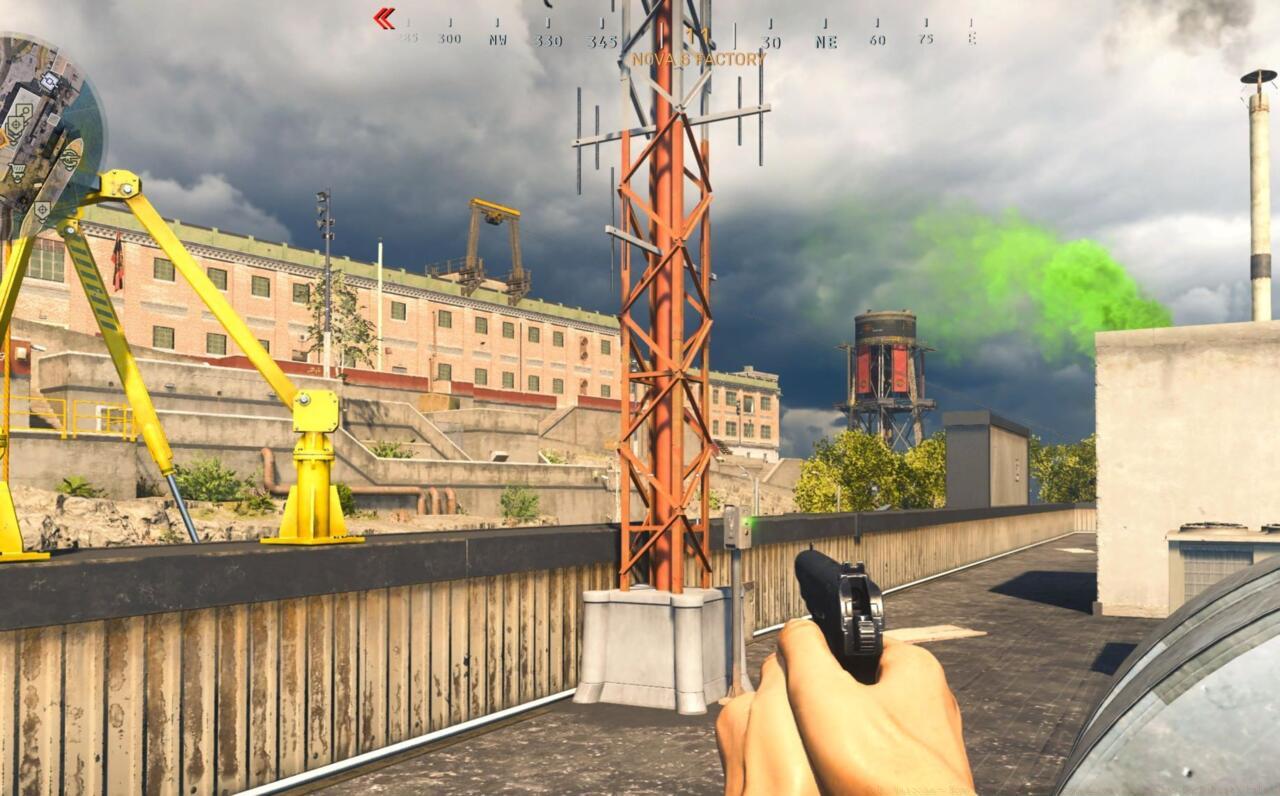Select the 300 heading label on compass
The image size is (1280, 796).
pos(449,41)
